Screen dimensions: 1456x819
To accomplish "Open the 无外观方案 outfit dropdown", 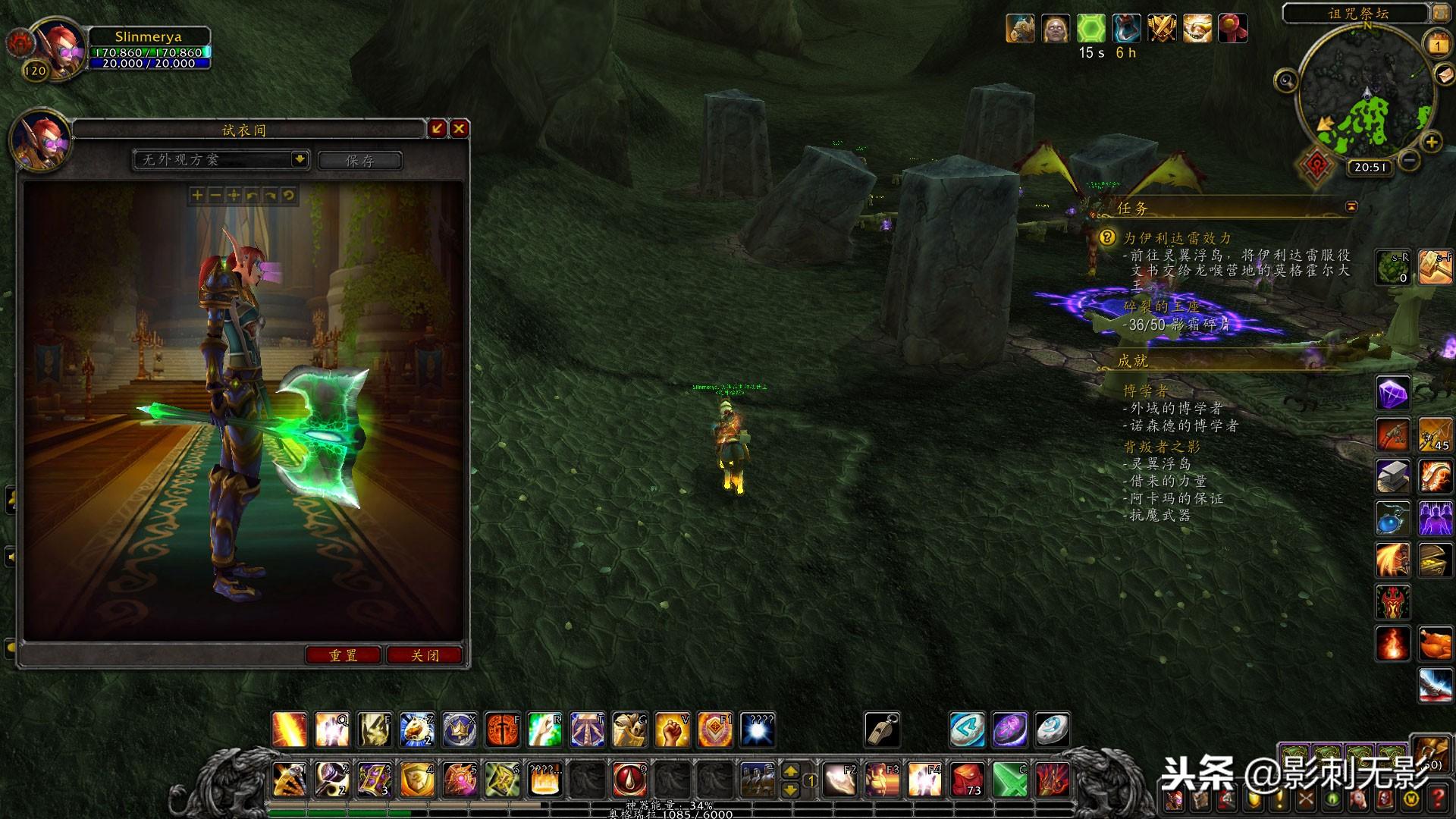I will pyautogui.click(x=300, y=159).
